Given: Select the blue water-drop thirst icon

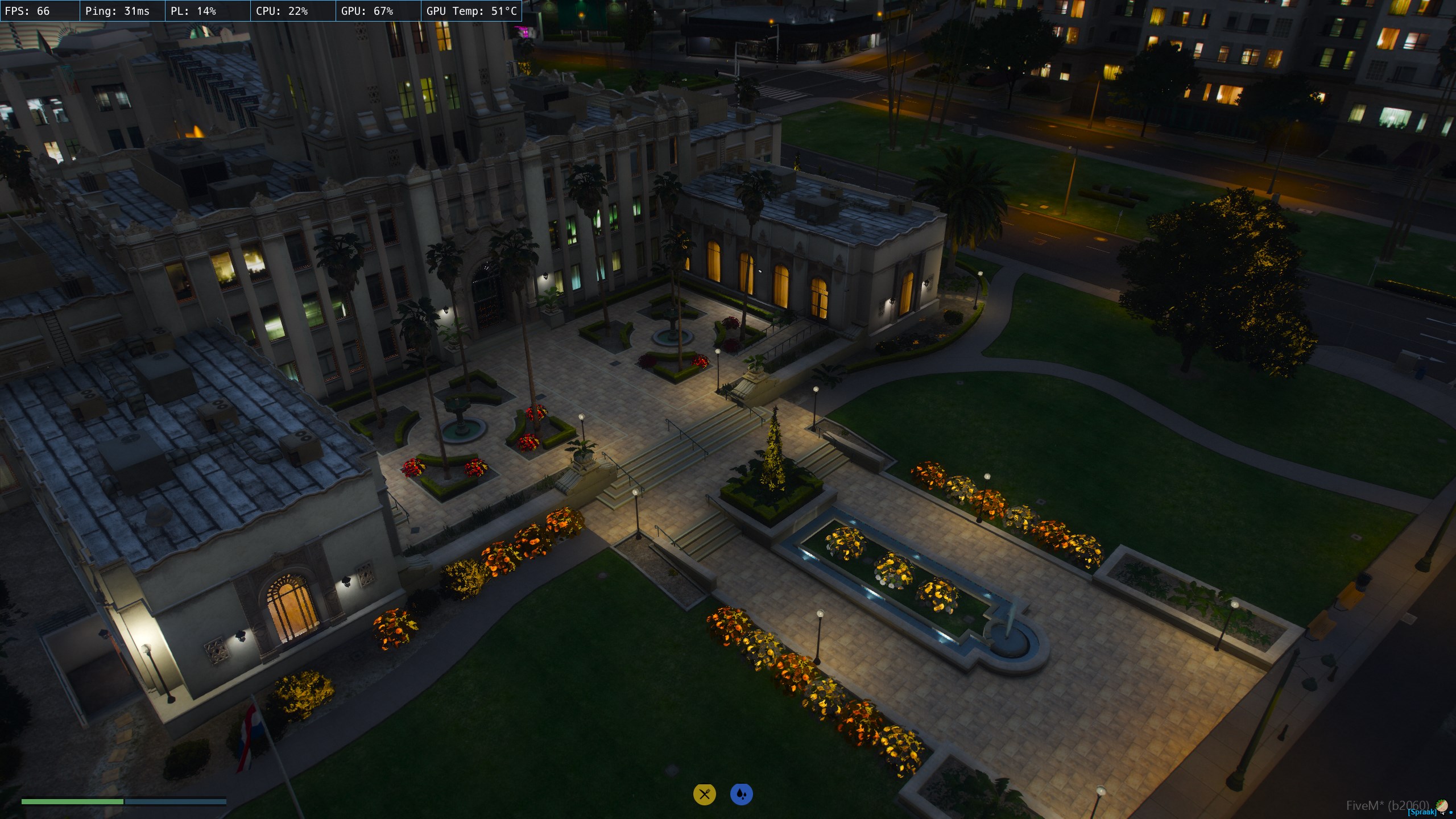Looking at the screenshot, I should point(741,794).
